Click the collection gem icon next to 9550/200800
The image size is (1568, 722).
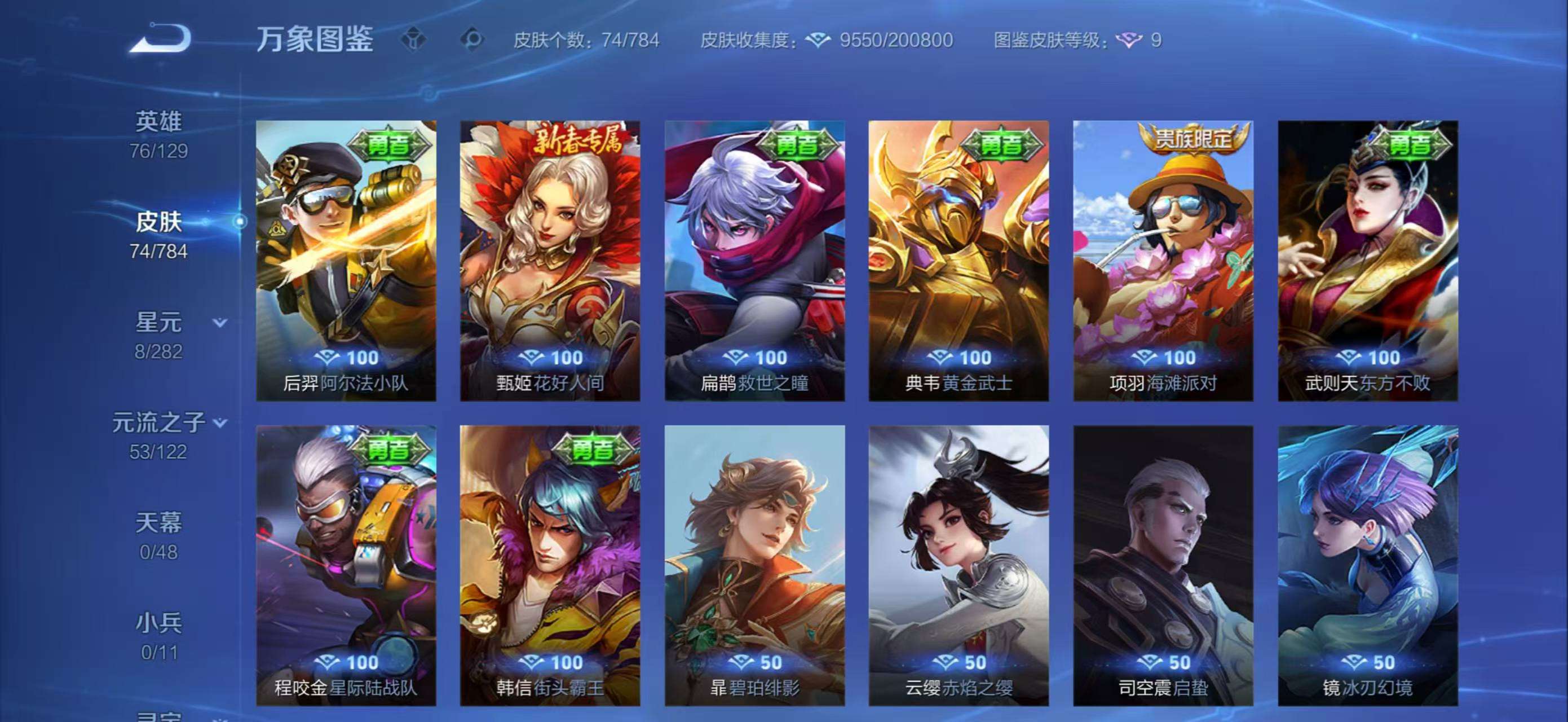[x=819, y=41]
